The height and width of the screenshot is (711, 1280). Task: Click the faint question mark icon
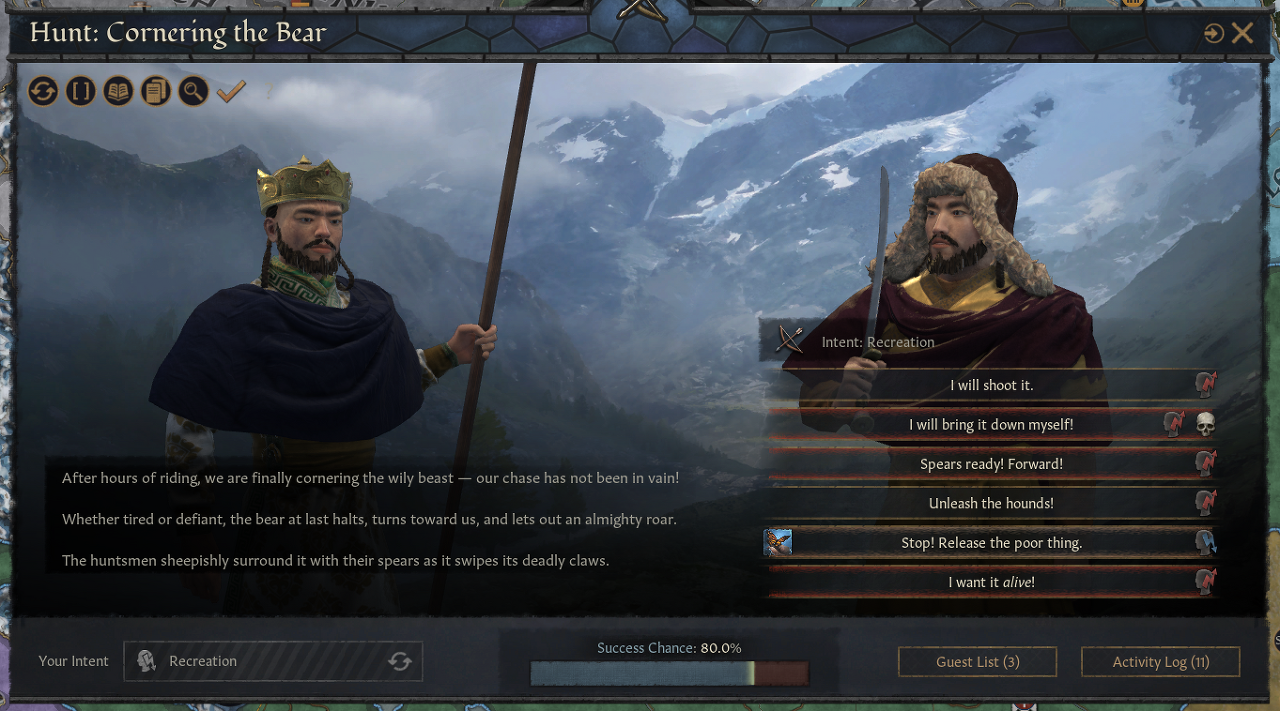(x=268, y=92)
